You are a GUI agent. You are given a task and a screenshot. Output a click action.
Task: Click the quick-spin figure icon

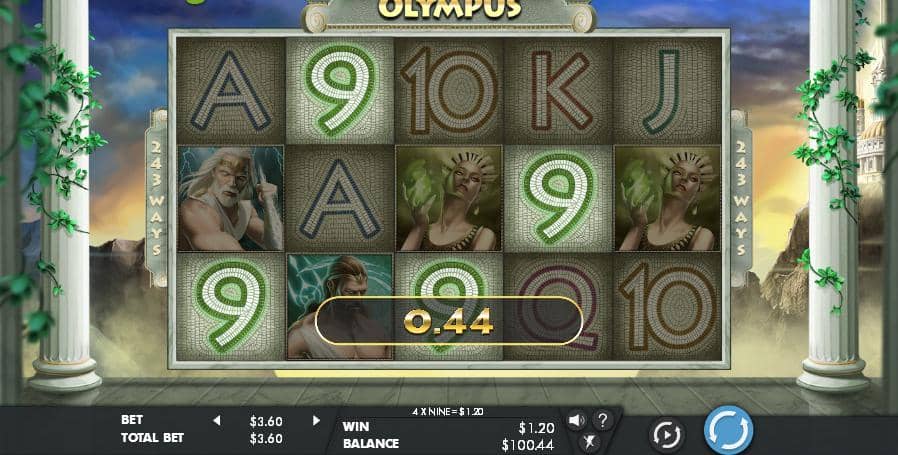590,440
